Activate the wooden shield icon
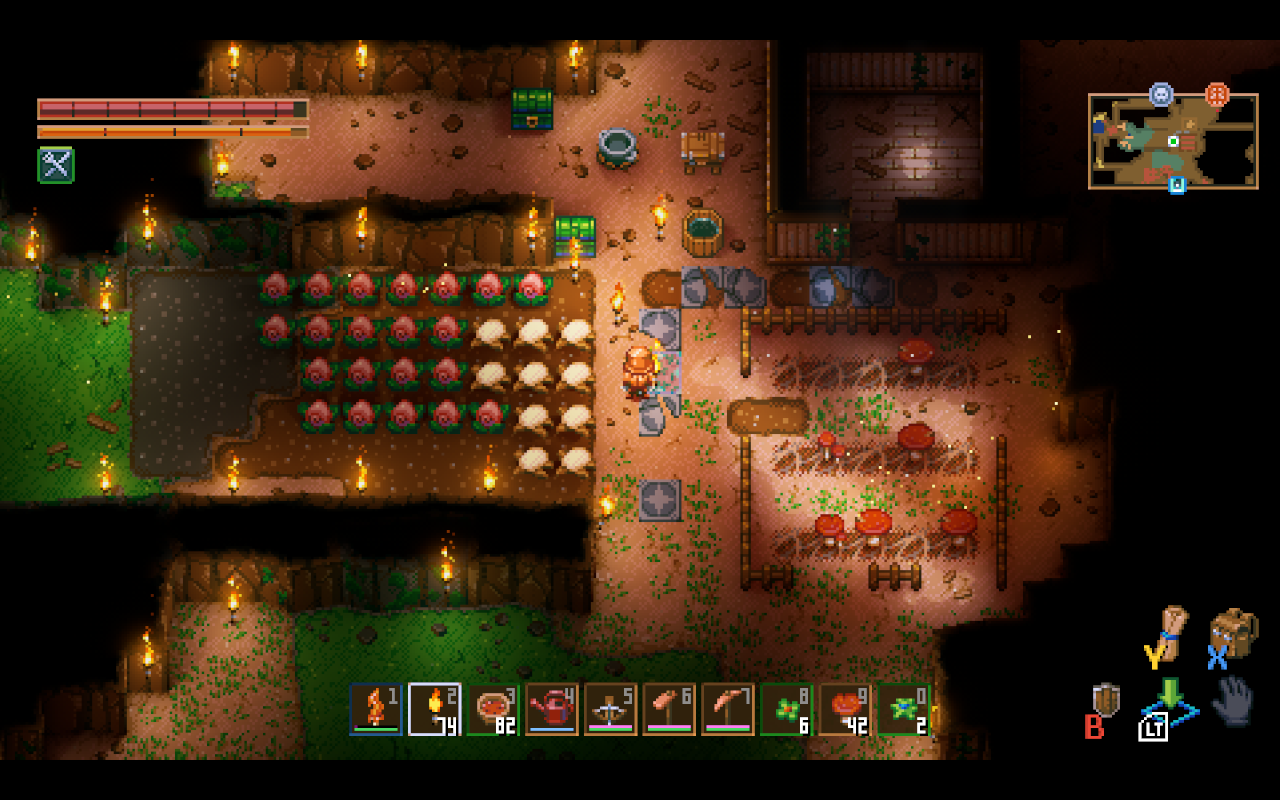The width and height of the screenshot is (1280, 800). (1106, 699)
